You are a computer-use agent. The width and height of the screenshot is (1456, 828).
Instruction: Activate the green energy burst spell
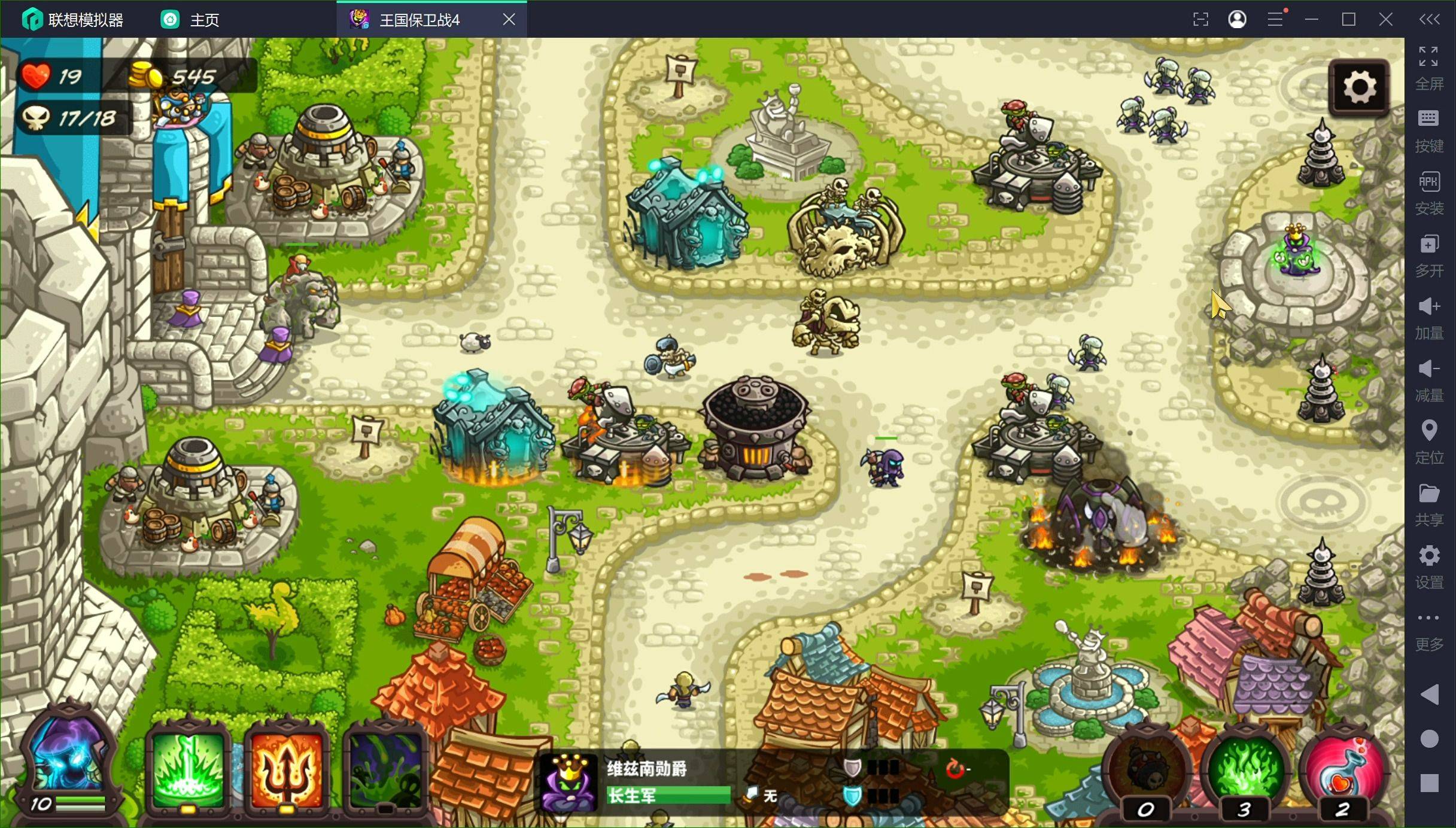189,770
